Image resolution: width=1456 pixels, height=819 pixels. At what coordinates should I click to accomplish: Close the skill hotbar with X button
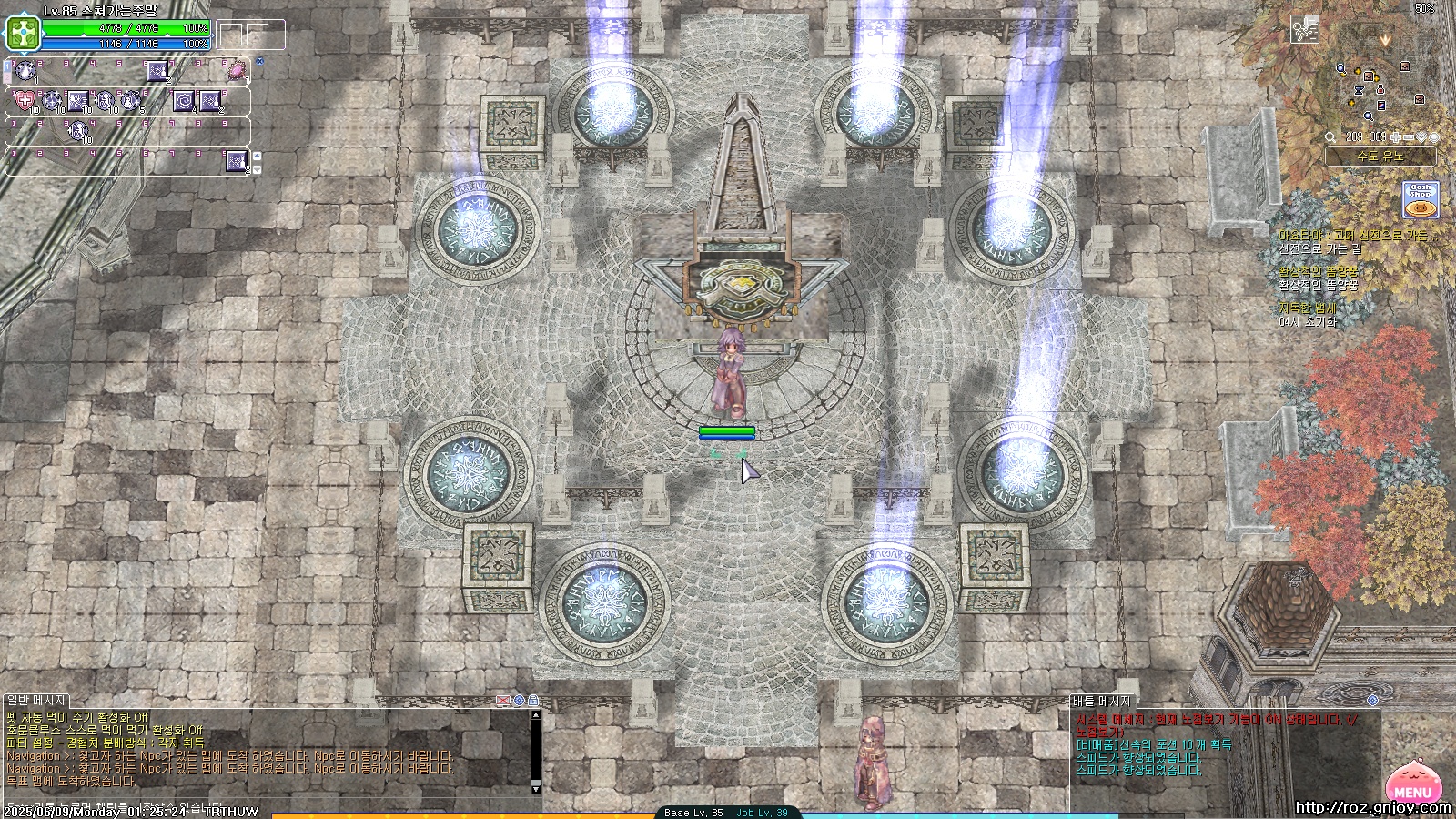click(259, 62)
